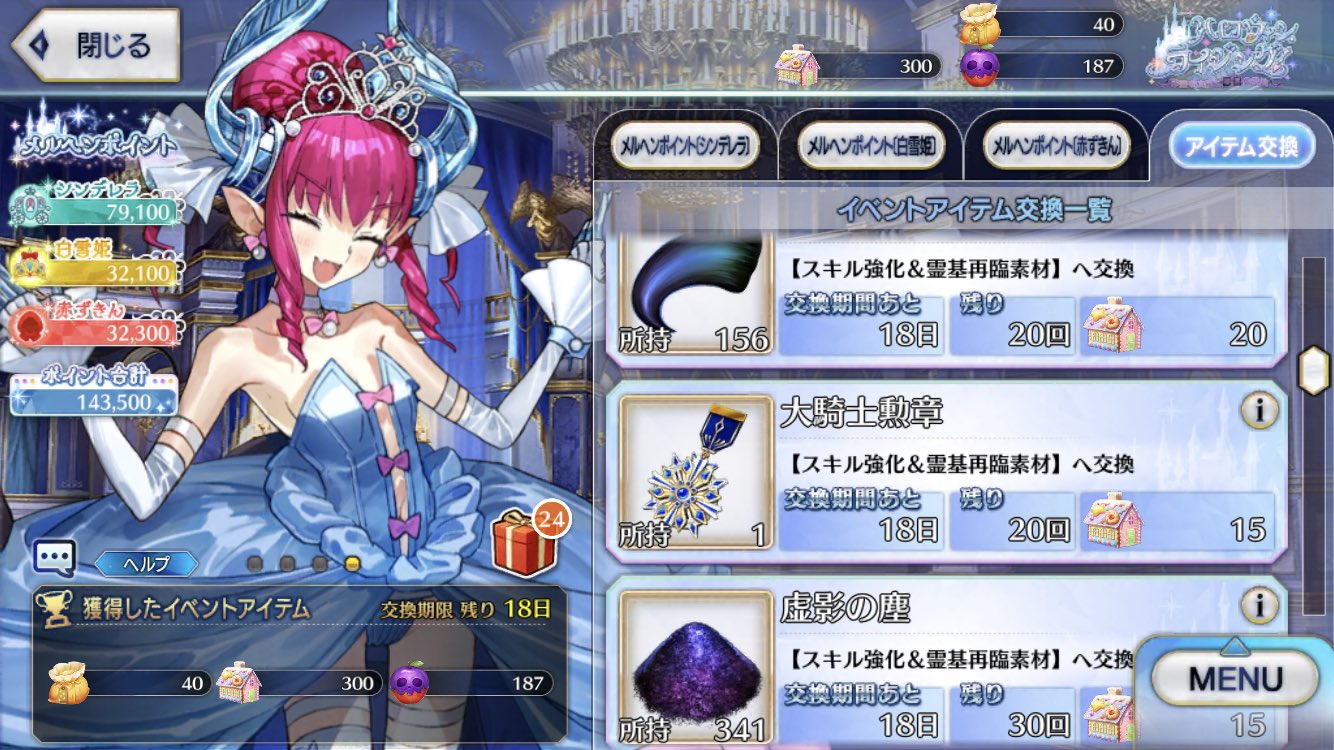Click the gingerbread house currency icon at top
The width and height of the screenshot is (1334, 750).
click(797, 67)
